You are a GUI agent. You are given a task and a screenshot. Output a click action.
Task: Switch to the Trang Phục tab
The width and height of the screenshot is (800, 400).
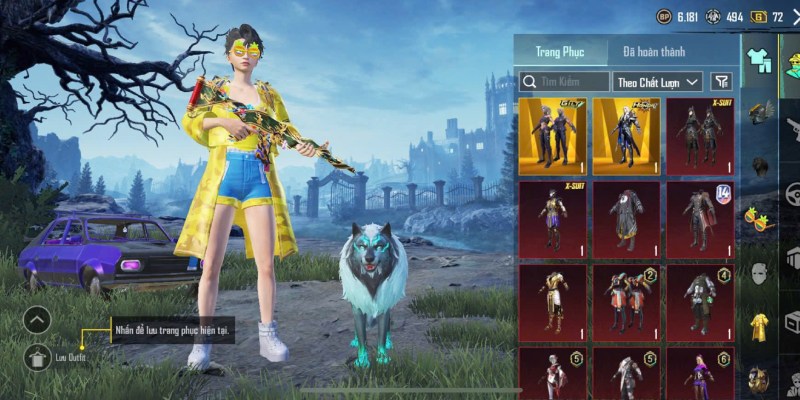point(561,51)
